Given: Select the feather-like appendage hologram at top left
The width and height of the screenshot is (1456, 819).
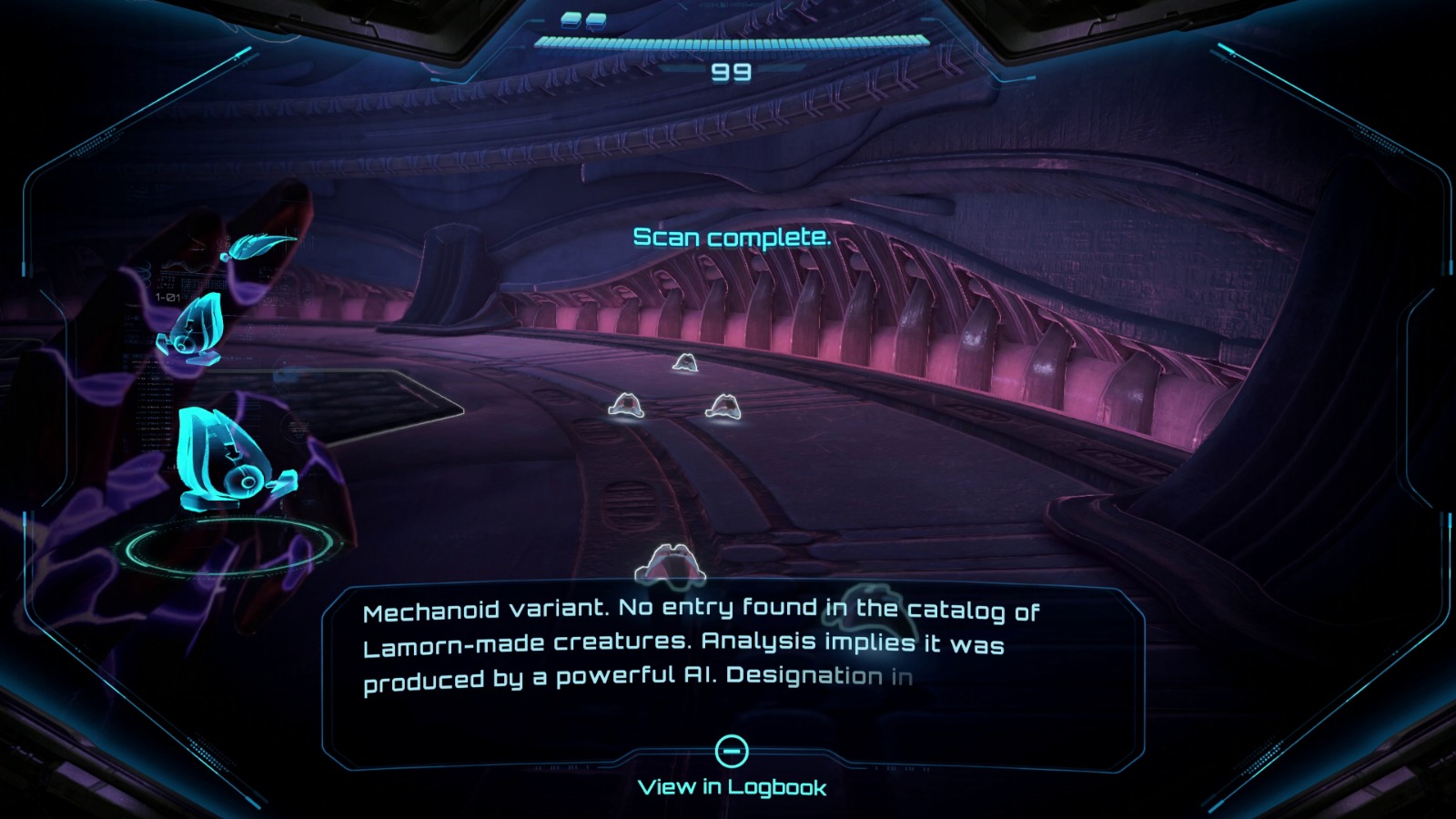Looking at the screenshot, I should pos(258,246).
